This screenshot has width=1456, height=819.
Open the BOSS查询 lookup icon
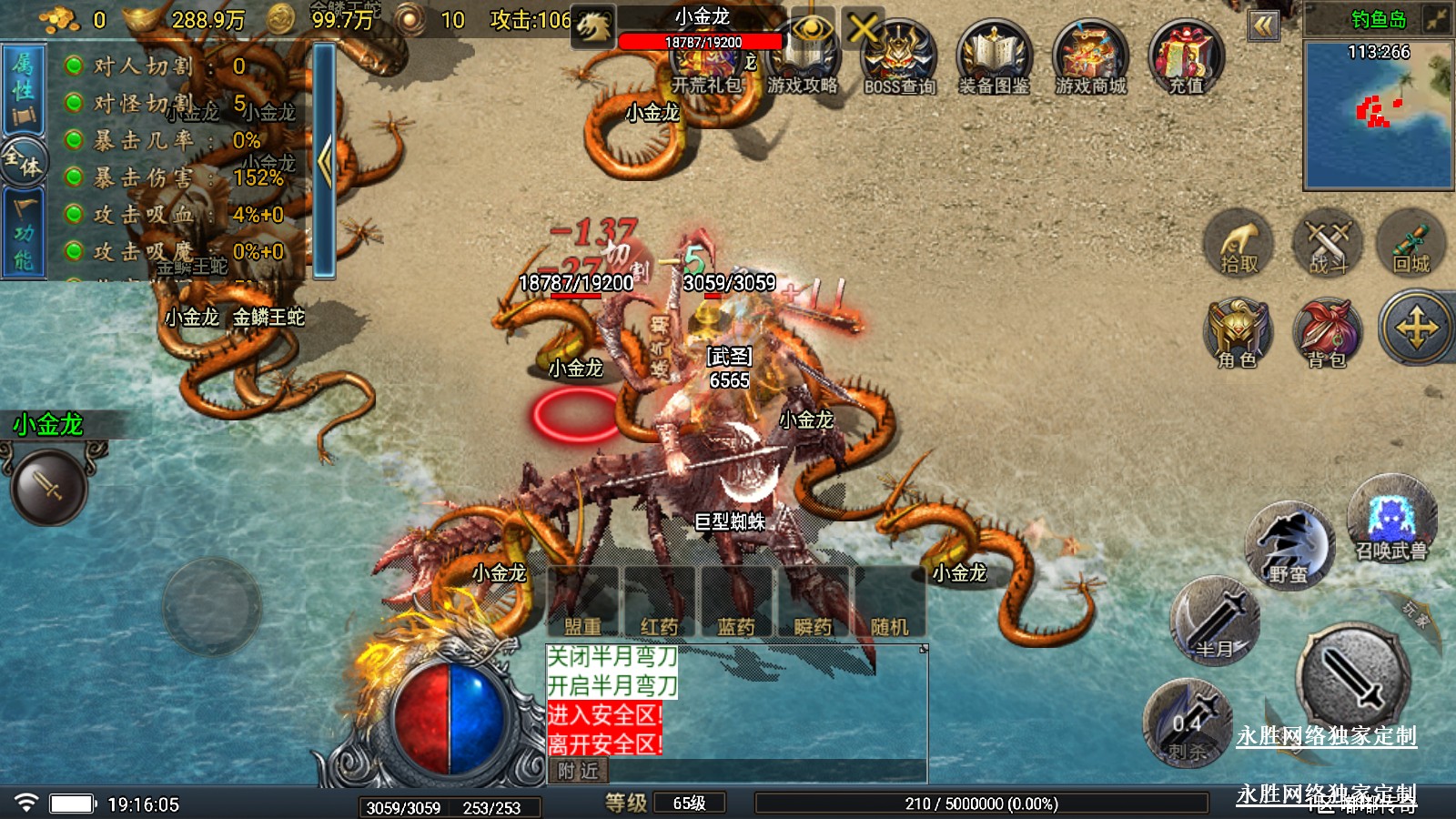coord(899,58)
